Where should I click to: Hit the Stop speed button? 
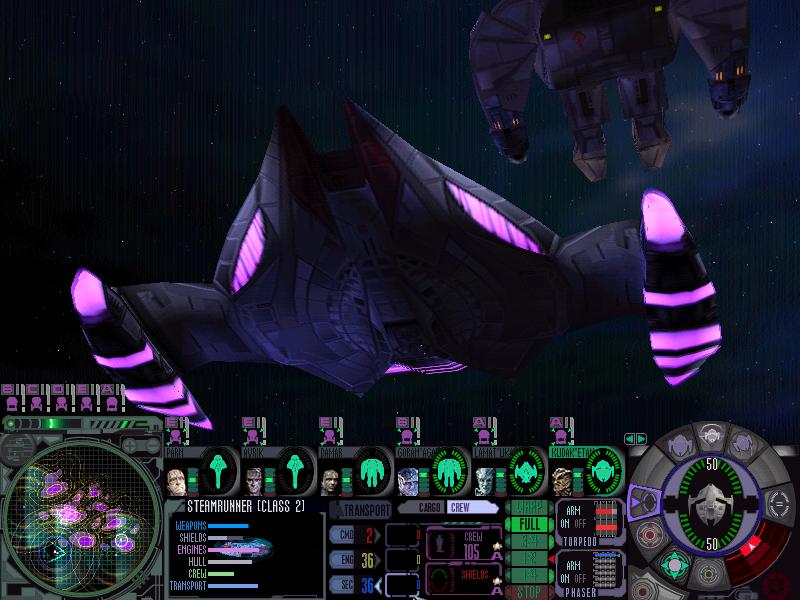pyautogui.click(x=530, y=592)
